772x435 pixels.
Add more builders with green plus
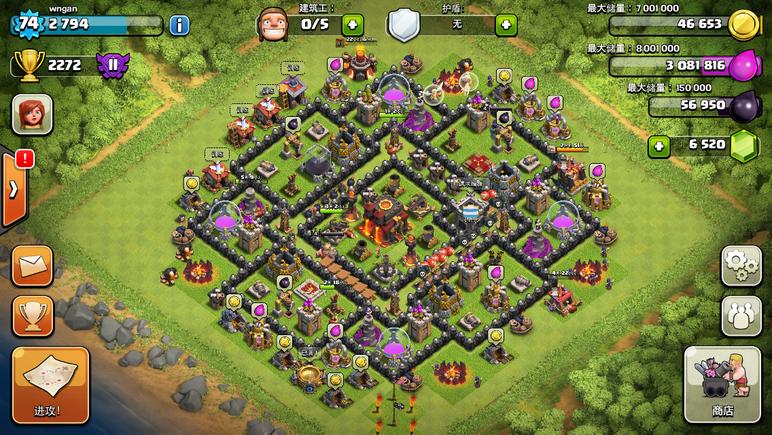(x=353, y=24)
